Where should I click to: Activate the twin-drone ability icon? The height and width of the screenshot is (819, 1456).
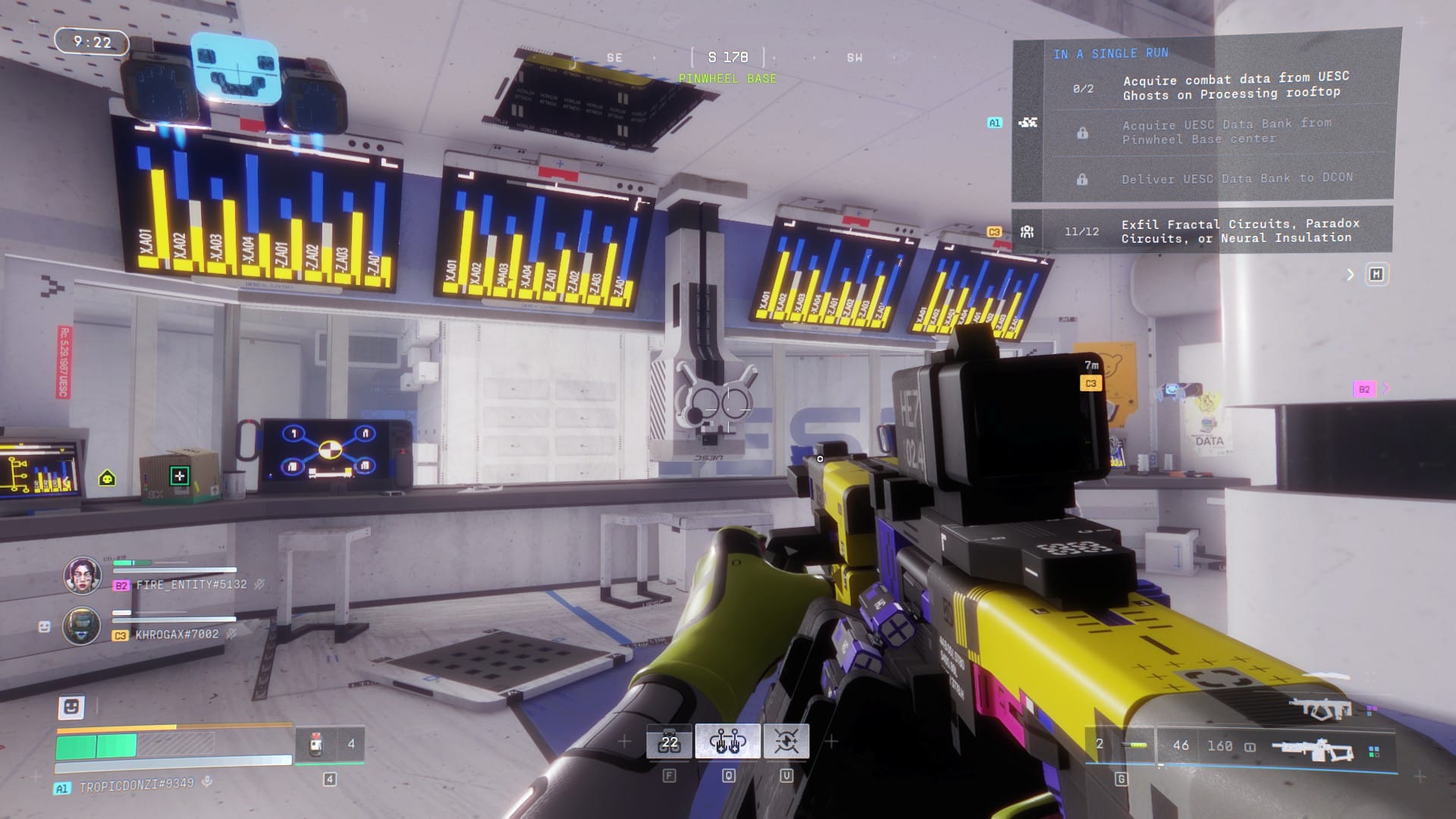(727, 742)
